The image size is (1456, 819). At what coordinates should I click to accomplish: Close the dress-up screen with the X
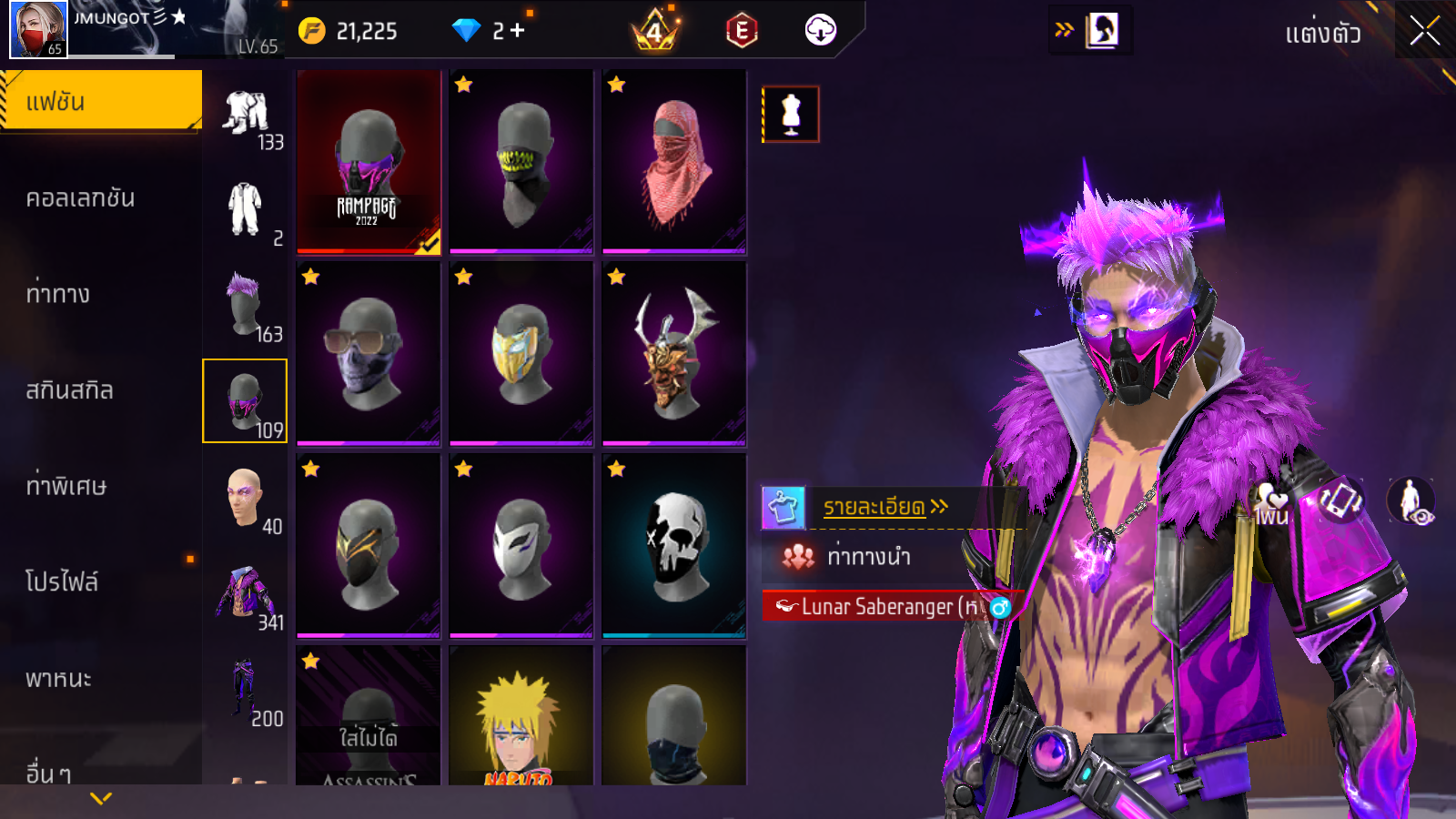(x=1425, y=31)
